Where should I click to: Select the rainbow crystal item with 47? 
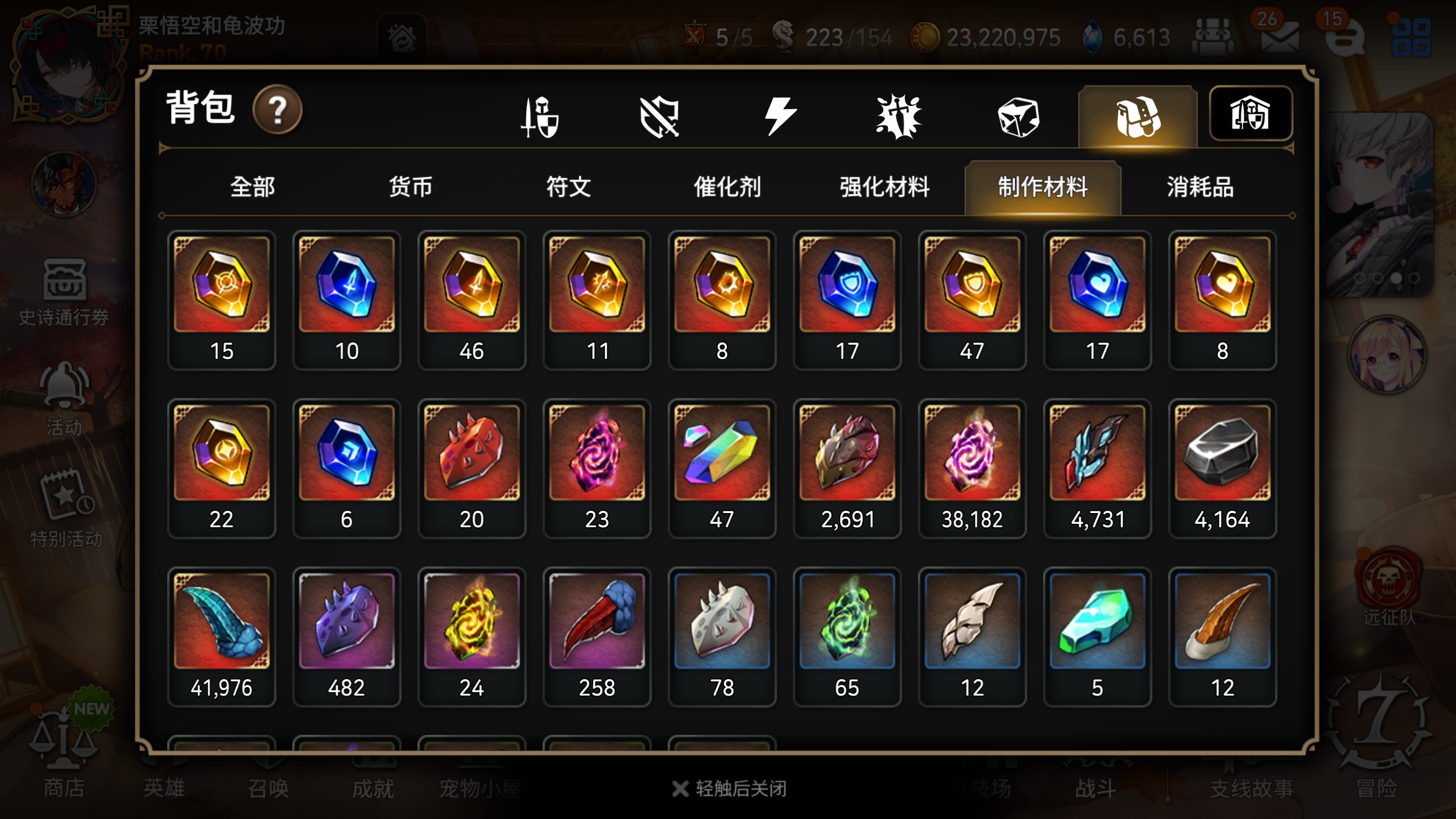point(722,468)
